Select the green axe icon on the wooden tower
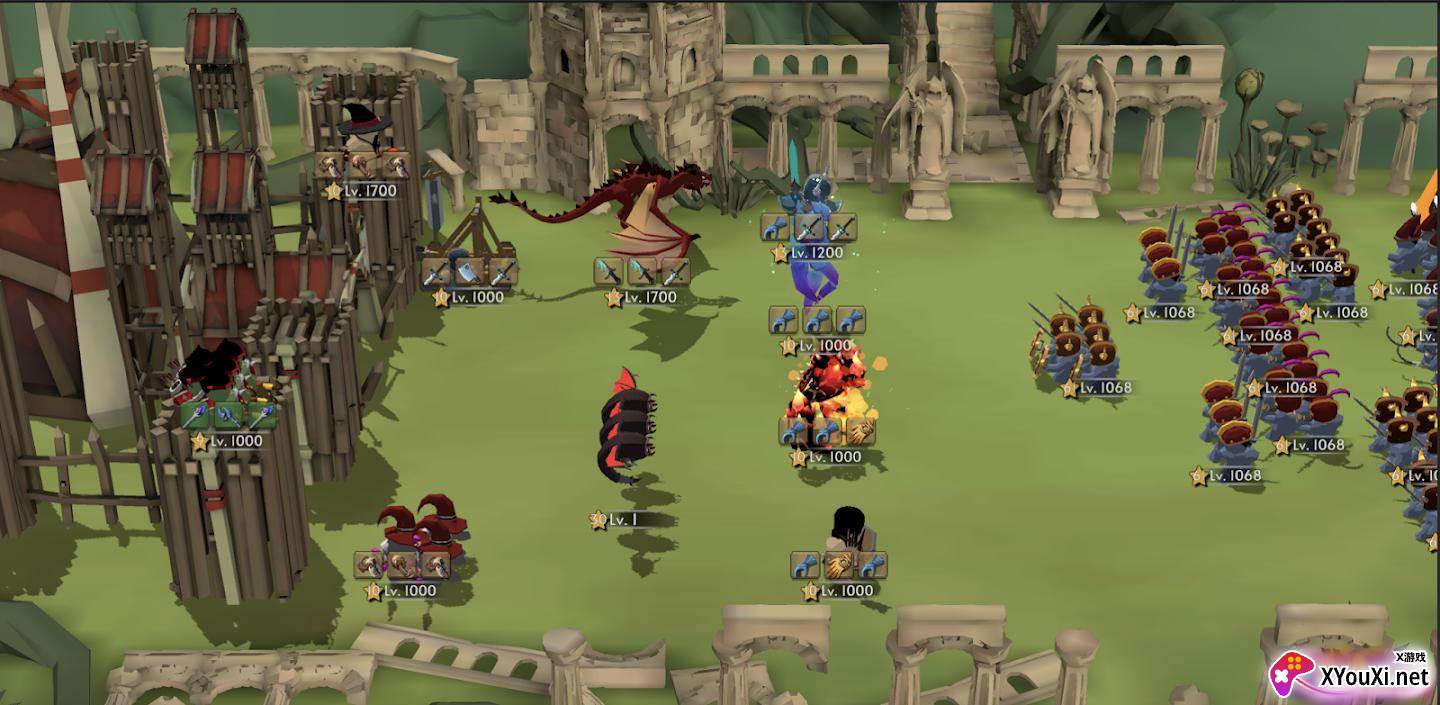The height and width of the screenshot is (705, 1440). coord(229,415)
